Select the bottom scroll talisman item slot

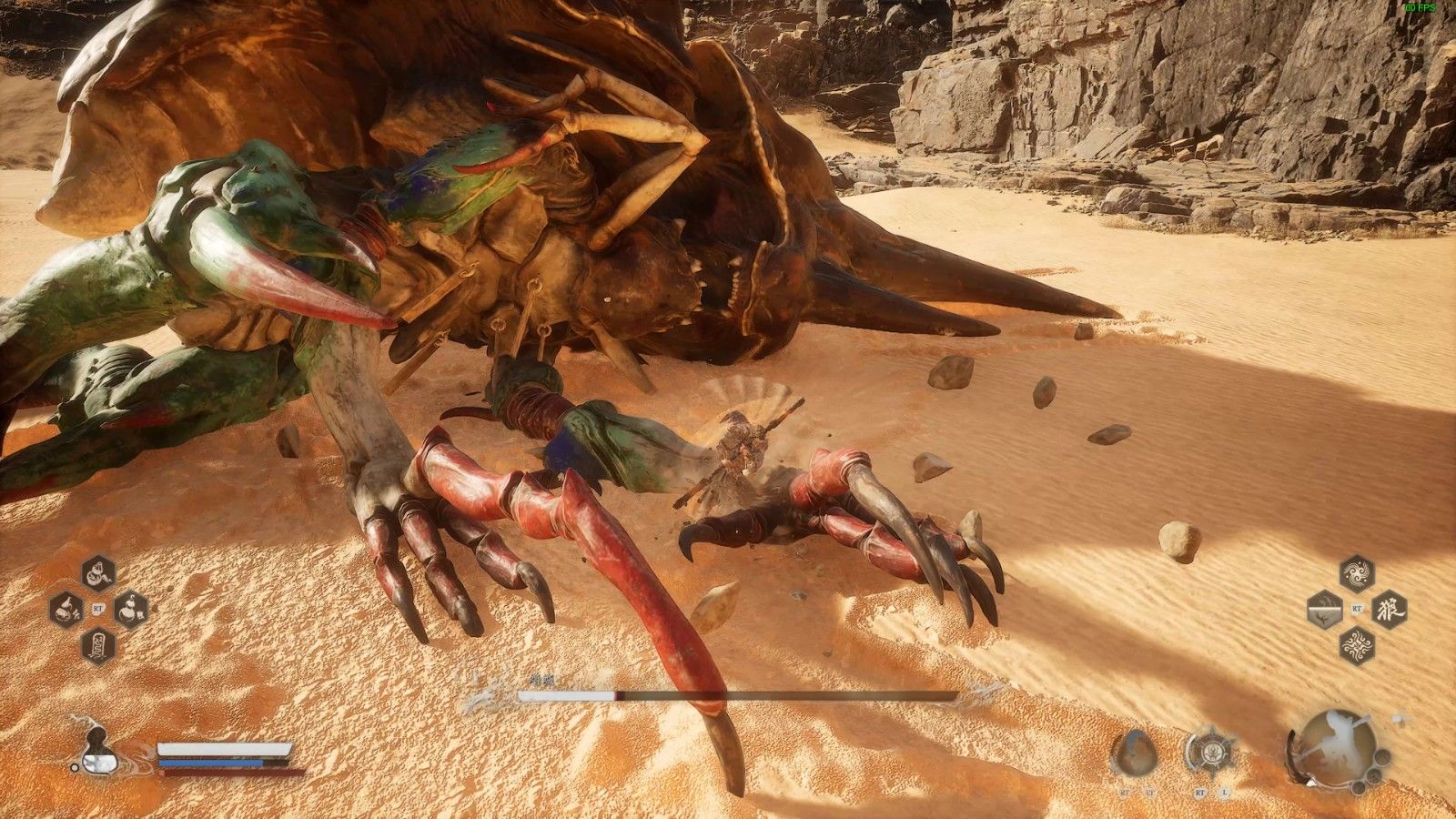coord(97,645)
